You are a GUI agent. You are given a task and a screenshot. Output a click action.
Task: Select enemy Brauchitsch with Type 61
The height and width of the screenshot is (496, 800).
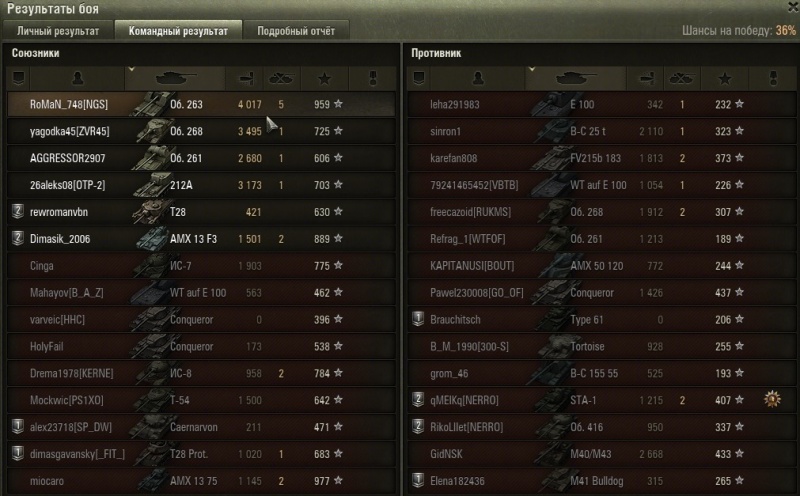click(x=600, y=319)
